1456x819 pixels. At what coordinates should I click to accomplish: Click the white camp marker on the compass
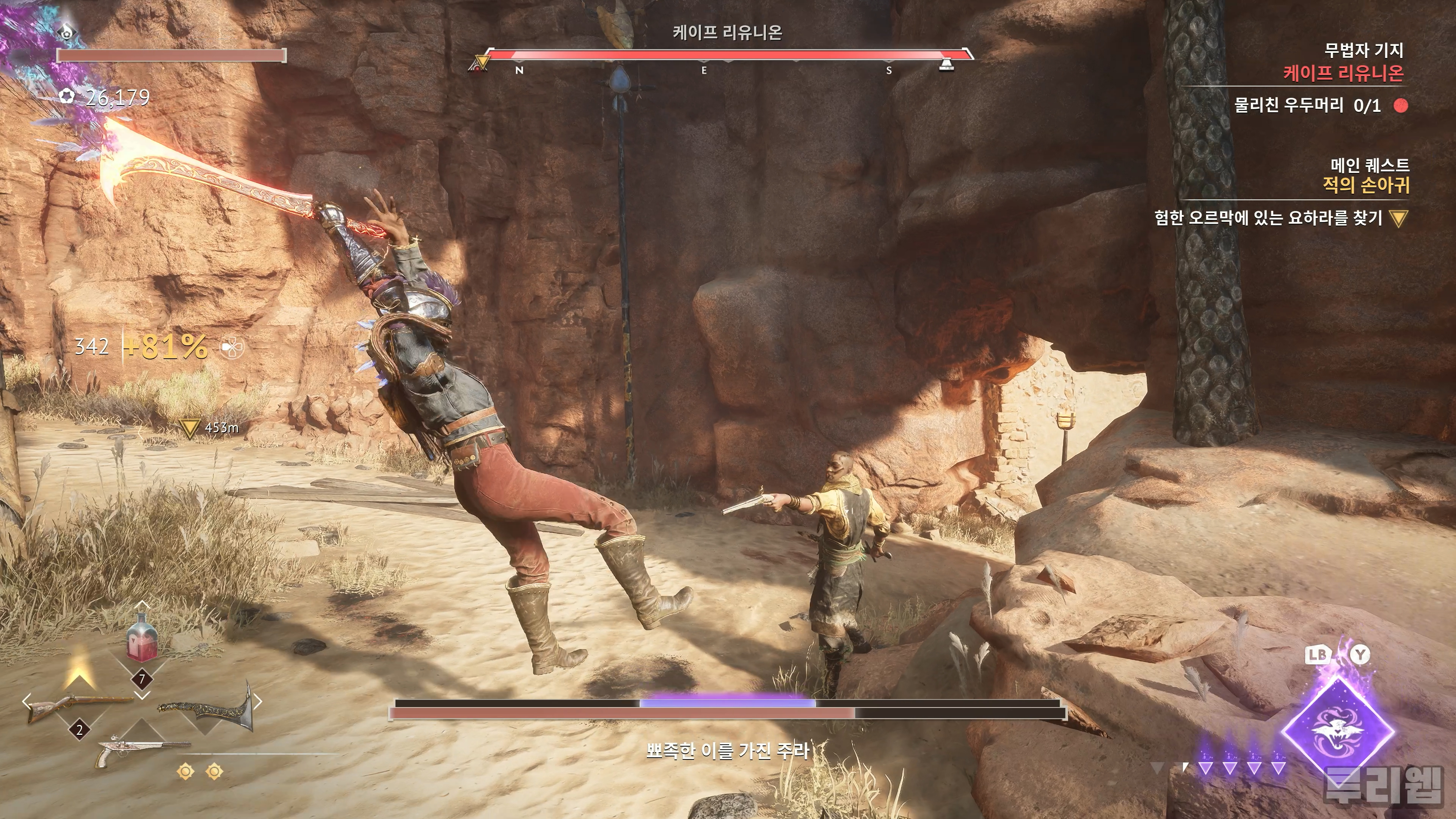[946, 64]
